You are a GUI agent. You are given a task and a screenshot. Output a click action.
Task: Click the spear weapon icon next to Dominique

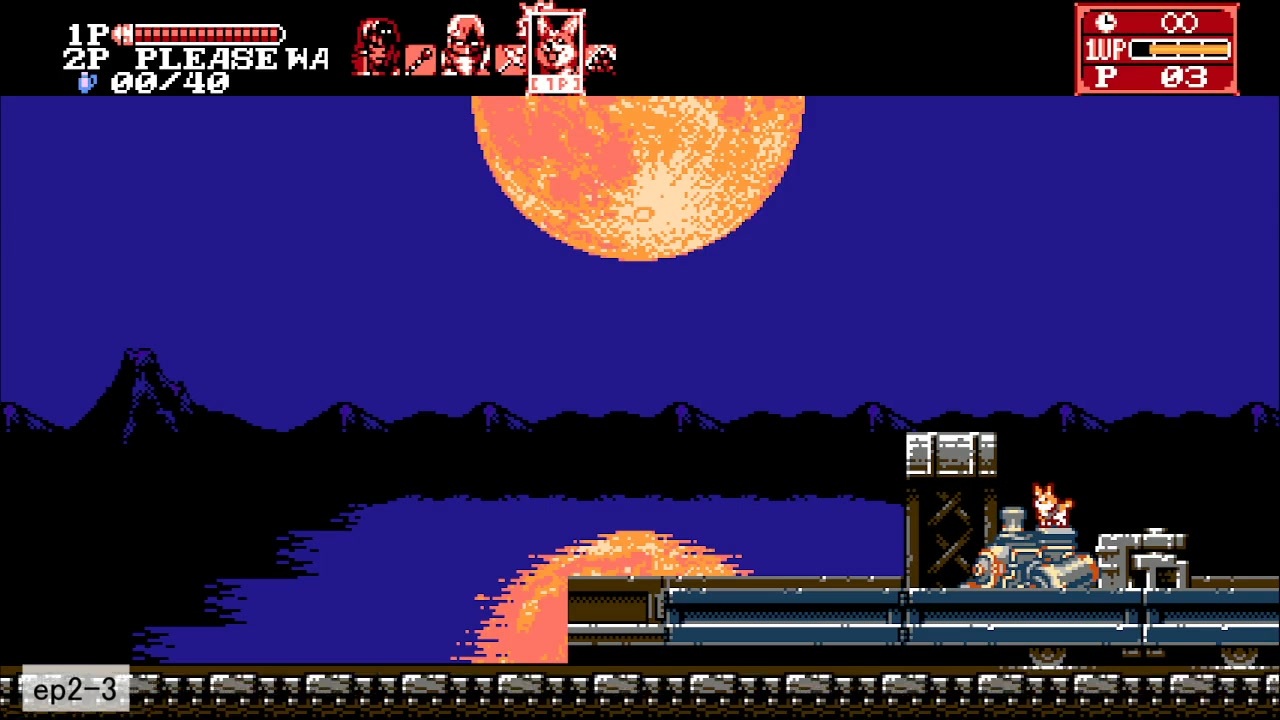point(419,57)
